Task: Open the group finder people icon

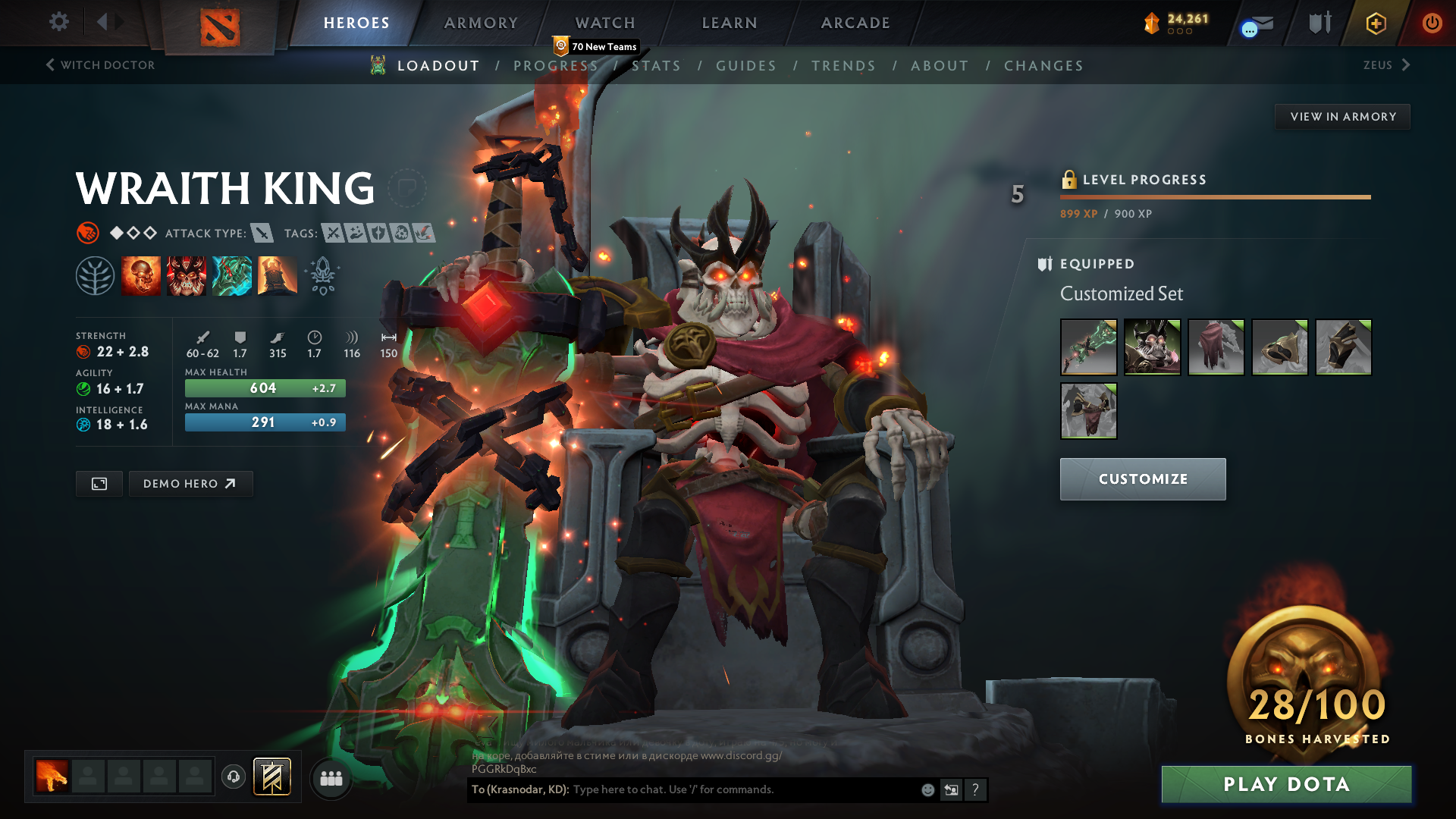Action: point(331,778)
